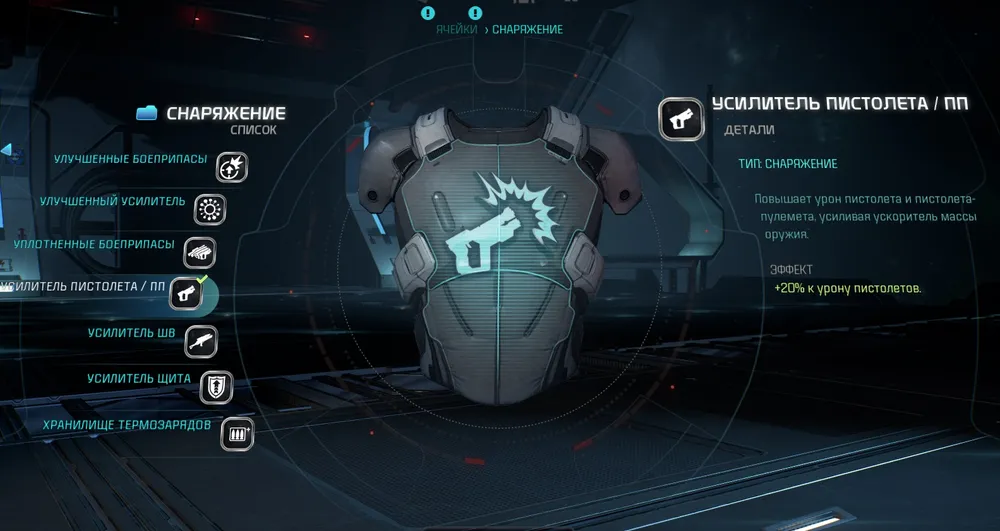Click the Снаряжение breadcrumb label
This screenshot has height=531, width=1000.
pos(527,30)
